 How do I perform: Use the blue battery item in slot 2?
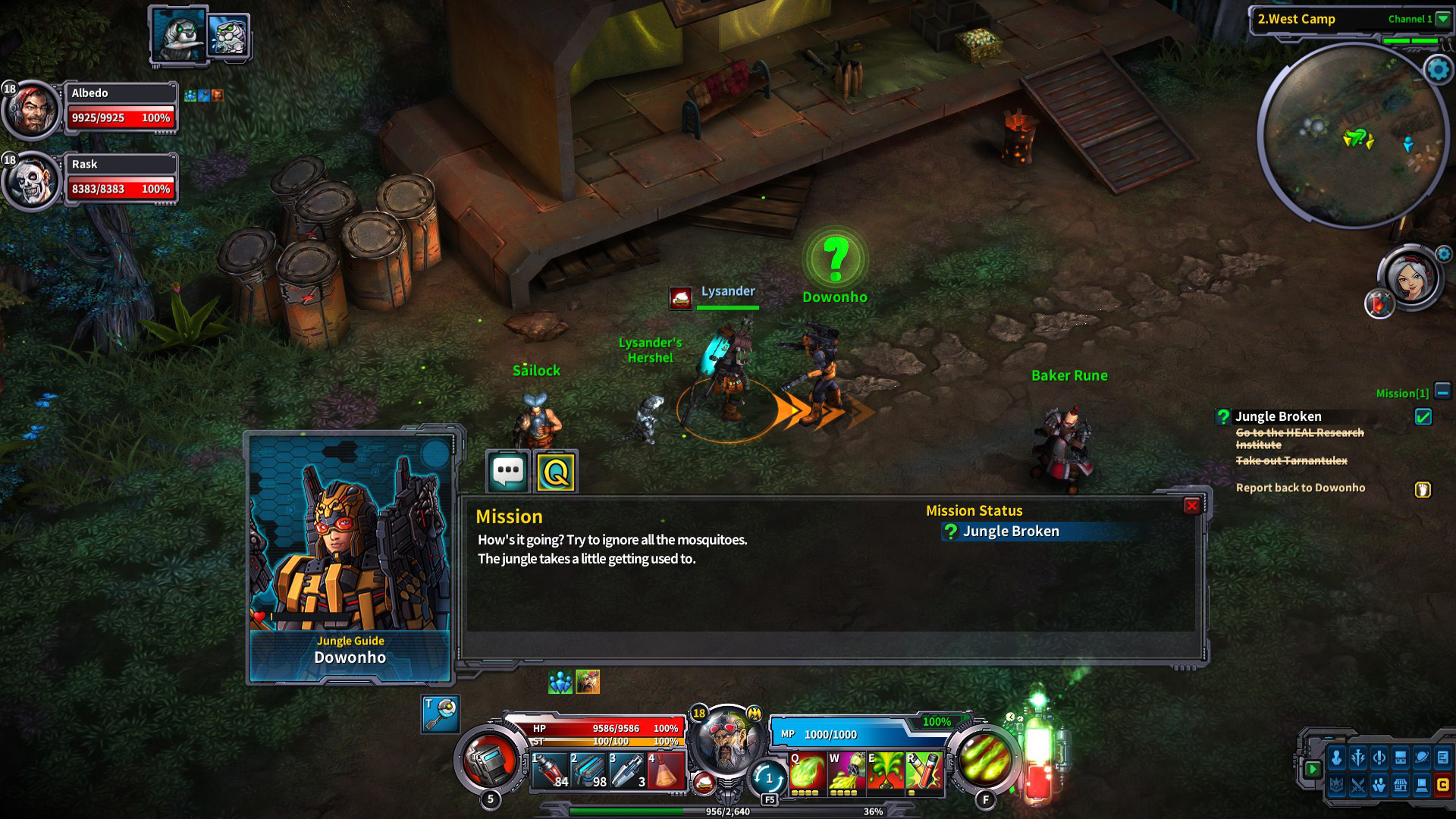pyautogui.click(x=588, y=770)
